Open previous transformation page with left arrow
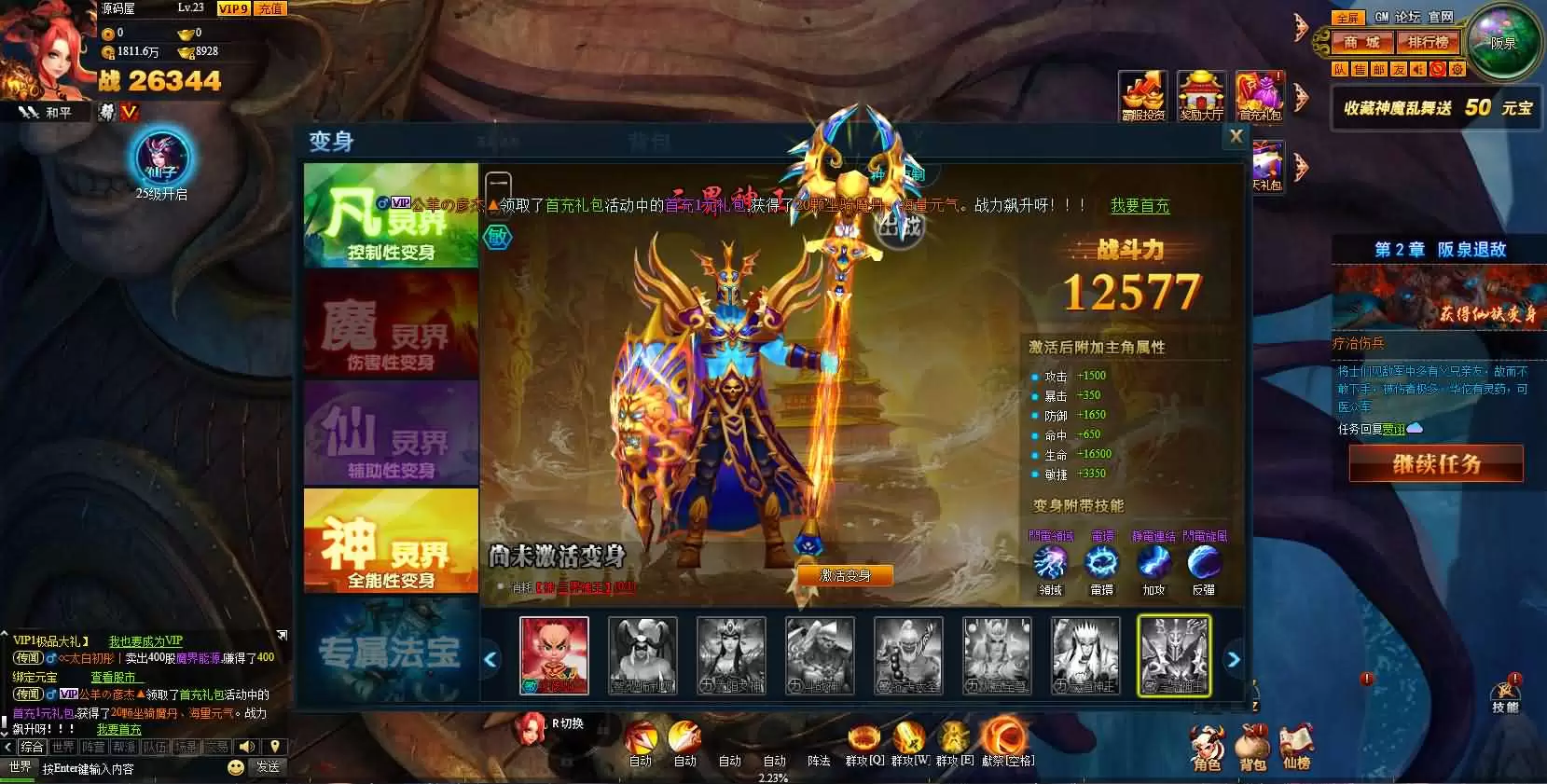This screenshot has height=784, width=1547. [x=491, y=658]
